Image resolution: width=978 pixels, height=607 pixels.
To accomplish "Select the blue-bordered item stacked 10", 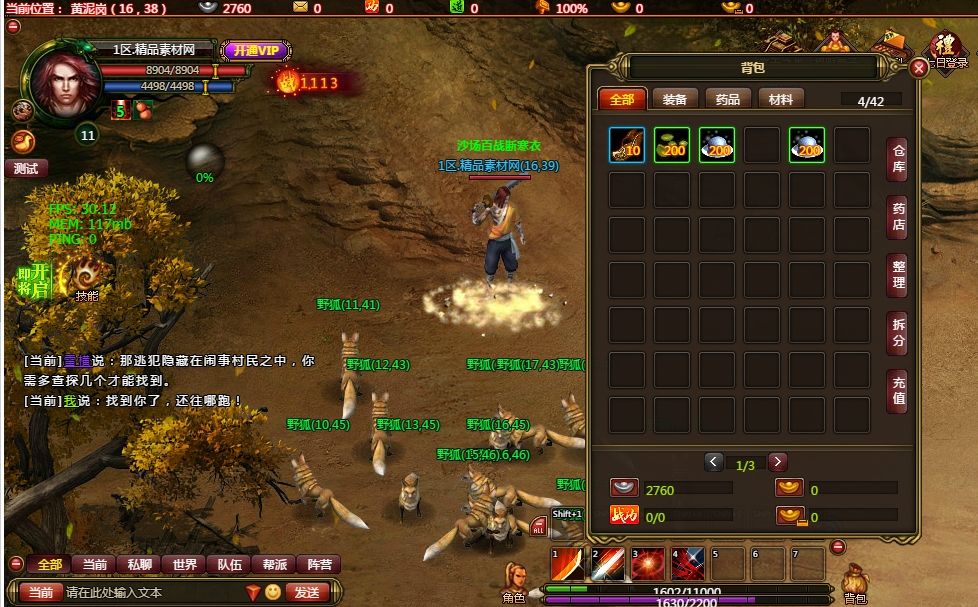I will pyautogui.click(x=627, y=145).
